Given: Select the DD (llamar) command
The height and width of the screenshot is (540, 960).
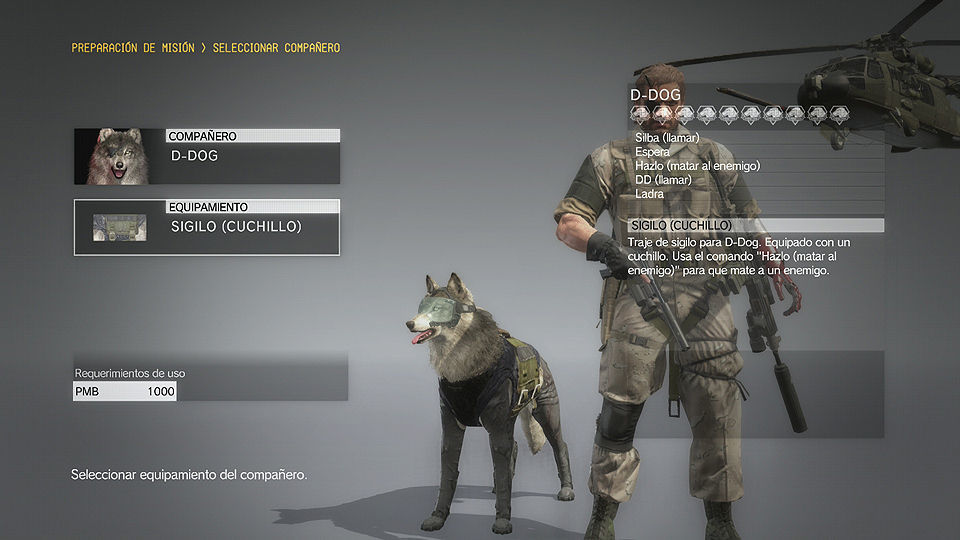Looking at the screenshot, I should (663, 180).
